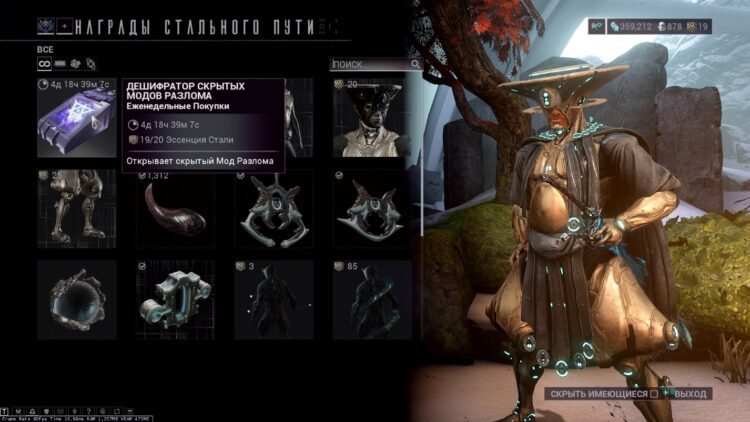
Task: Toggle the "Скрыть имеющиеся" hide-owned checkbox
Action: pyautogui.click(x=656, y=394)
